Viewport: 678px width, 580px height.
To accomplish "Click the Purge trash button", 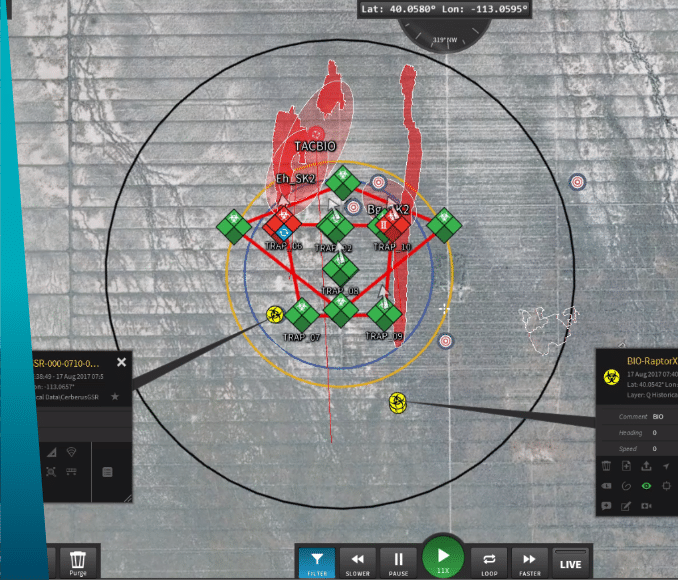I will click(x=78, y=564).
